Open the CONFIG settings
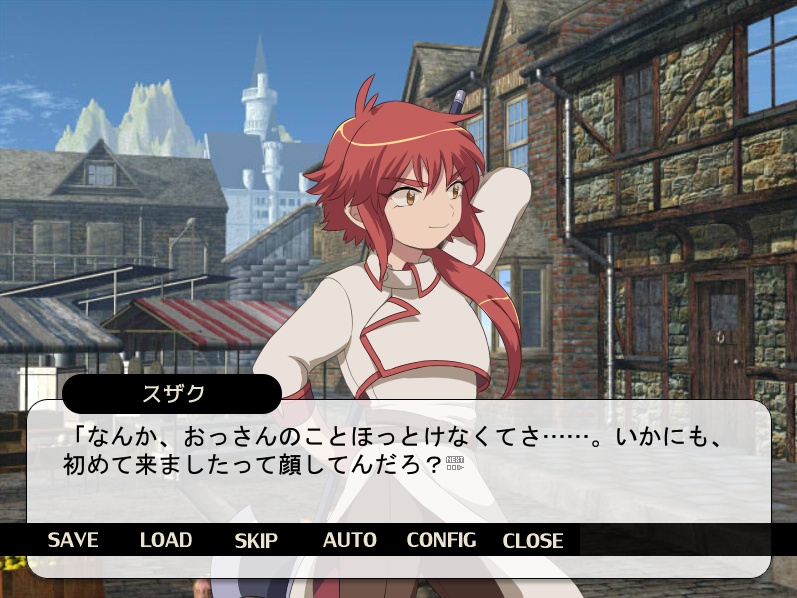The image size is (797, 598). point(441,540)
